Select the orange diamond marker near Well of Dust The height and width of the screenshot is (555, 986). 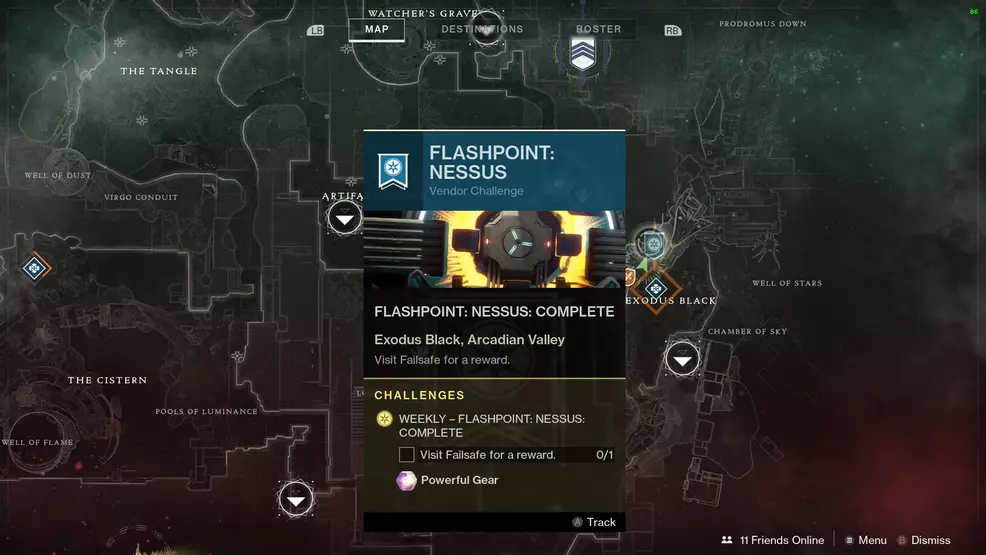(33, 267)
